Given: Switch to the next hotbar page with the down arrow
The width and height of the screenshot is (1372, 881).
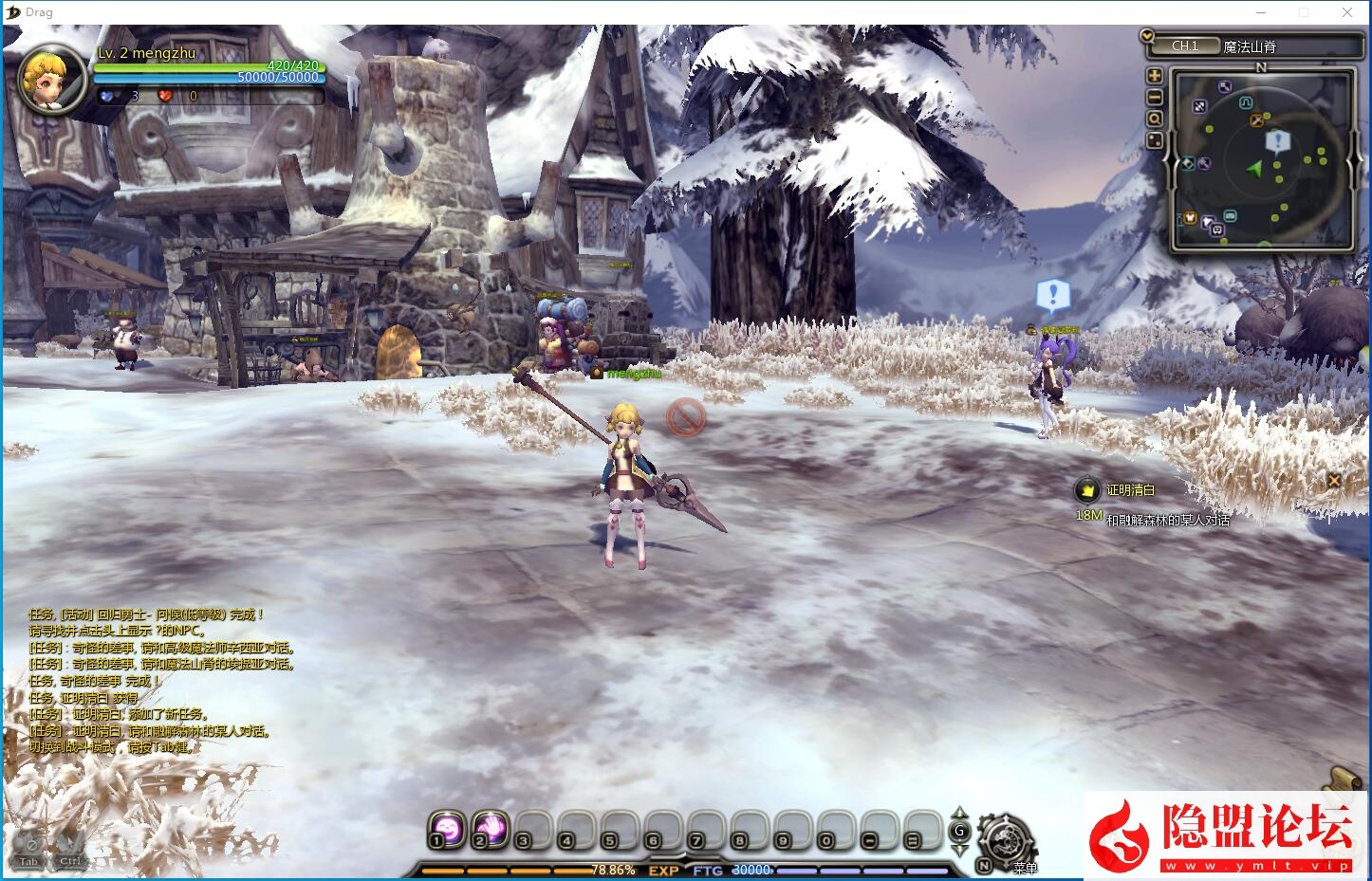Looking at the screenshot, I should (959, 851).
